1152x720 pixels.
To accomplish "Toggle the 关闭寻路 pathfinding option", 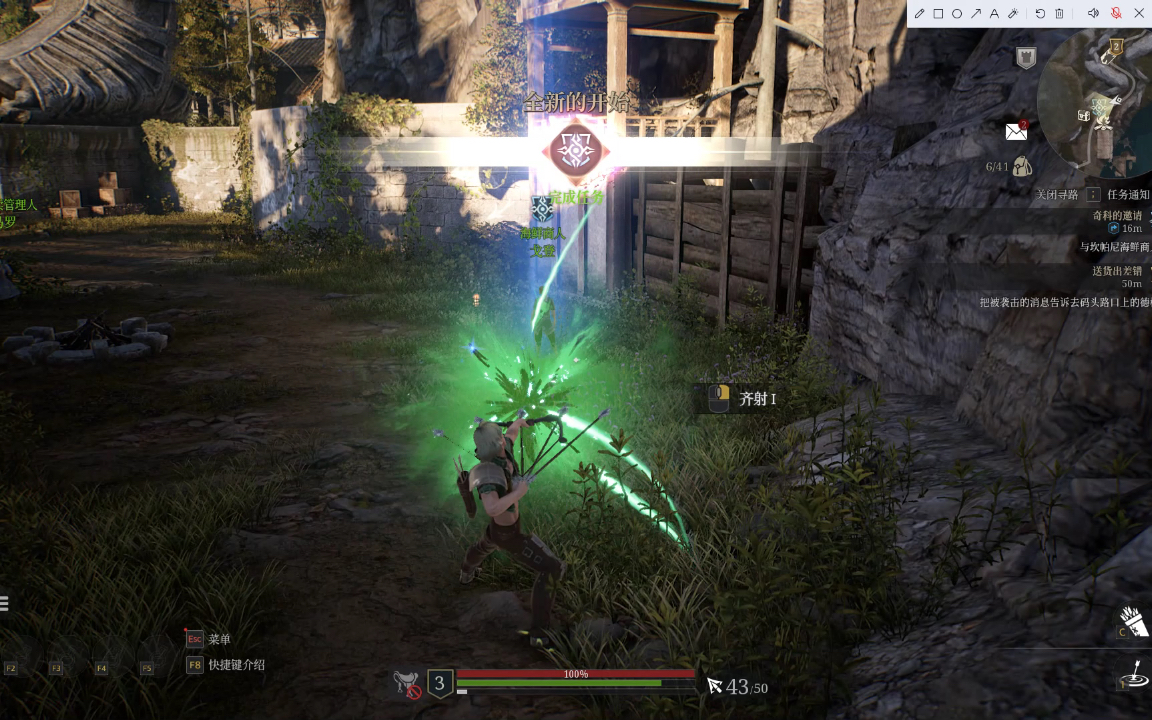I will tap(1058, 195).
